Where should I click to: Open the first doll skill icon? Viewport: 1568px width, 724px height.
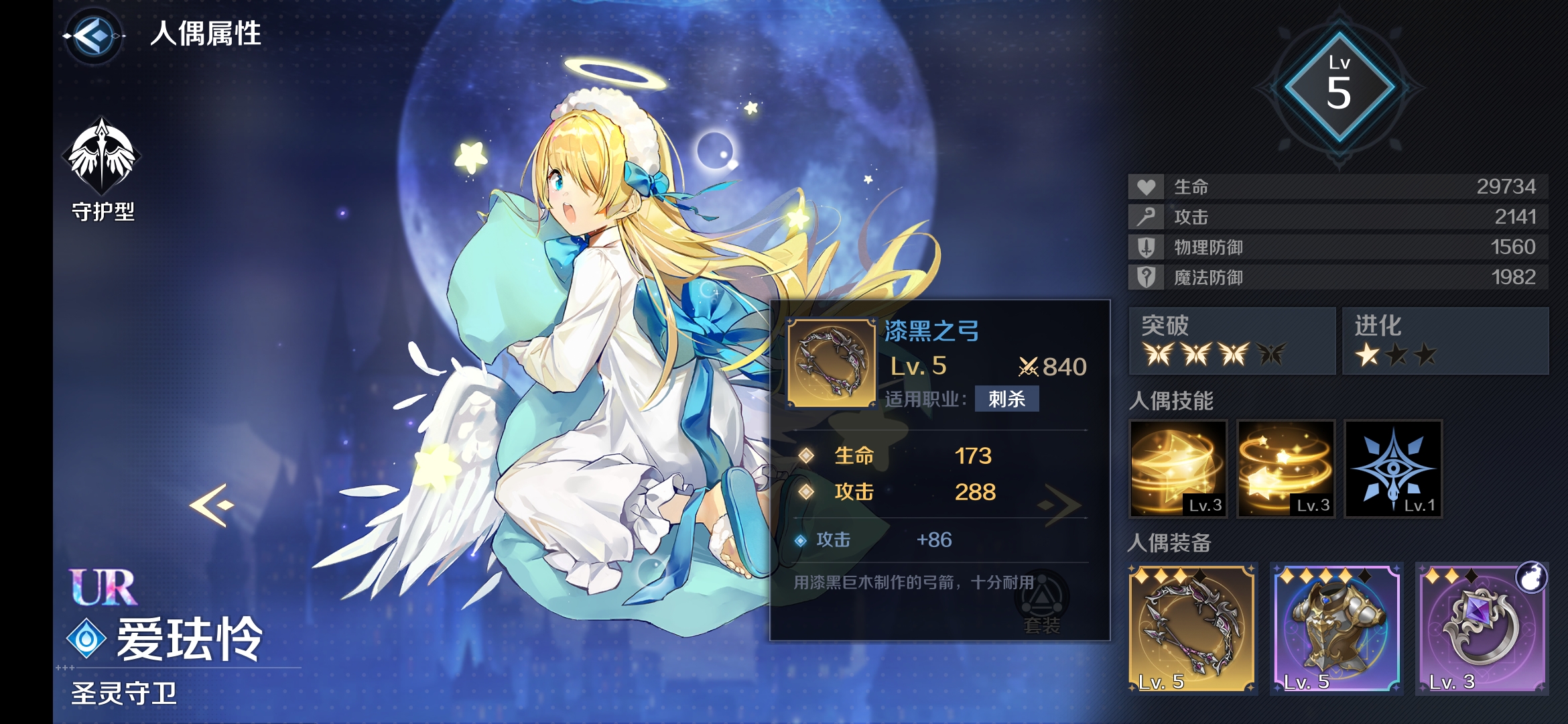[x=1177, y=469]
